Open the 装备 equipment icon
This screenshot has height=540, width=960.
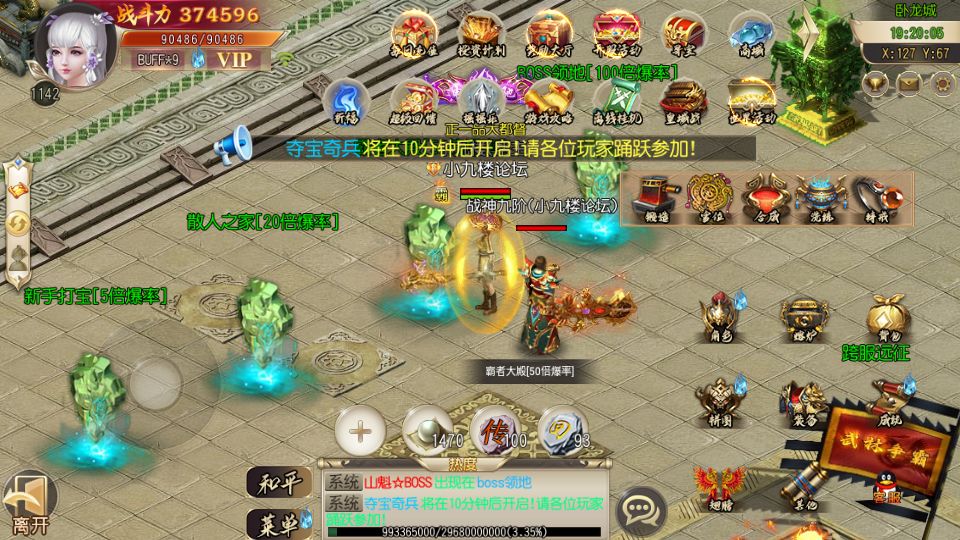[x=803, y=402]
